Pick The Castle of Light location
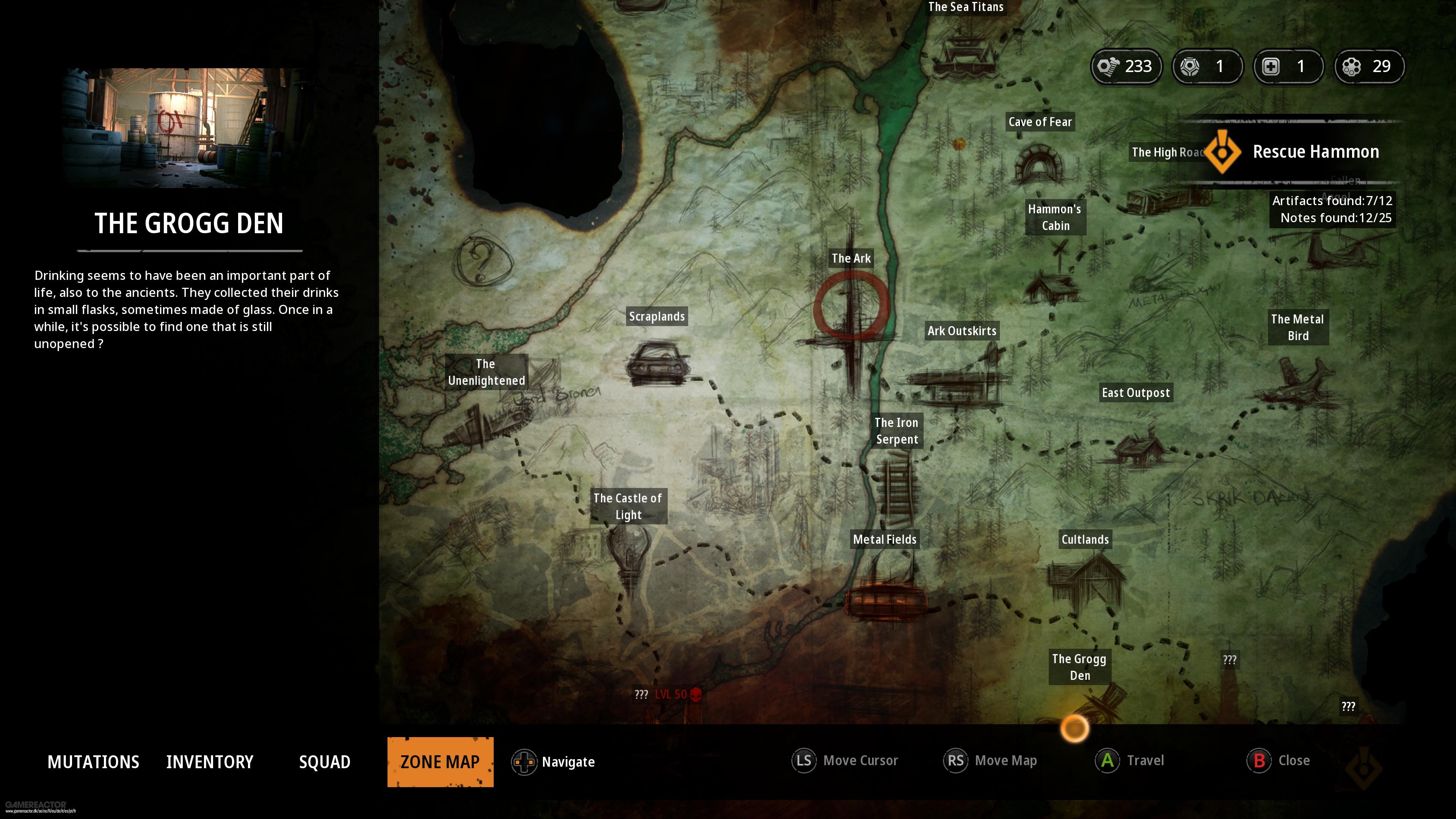1456x819 pixels. 628,506
